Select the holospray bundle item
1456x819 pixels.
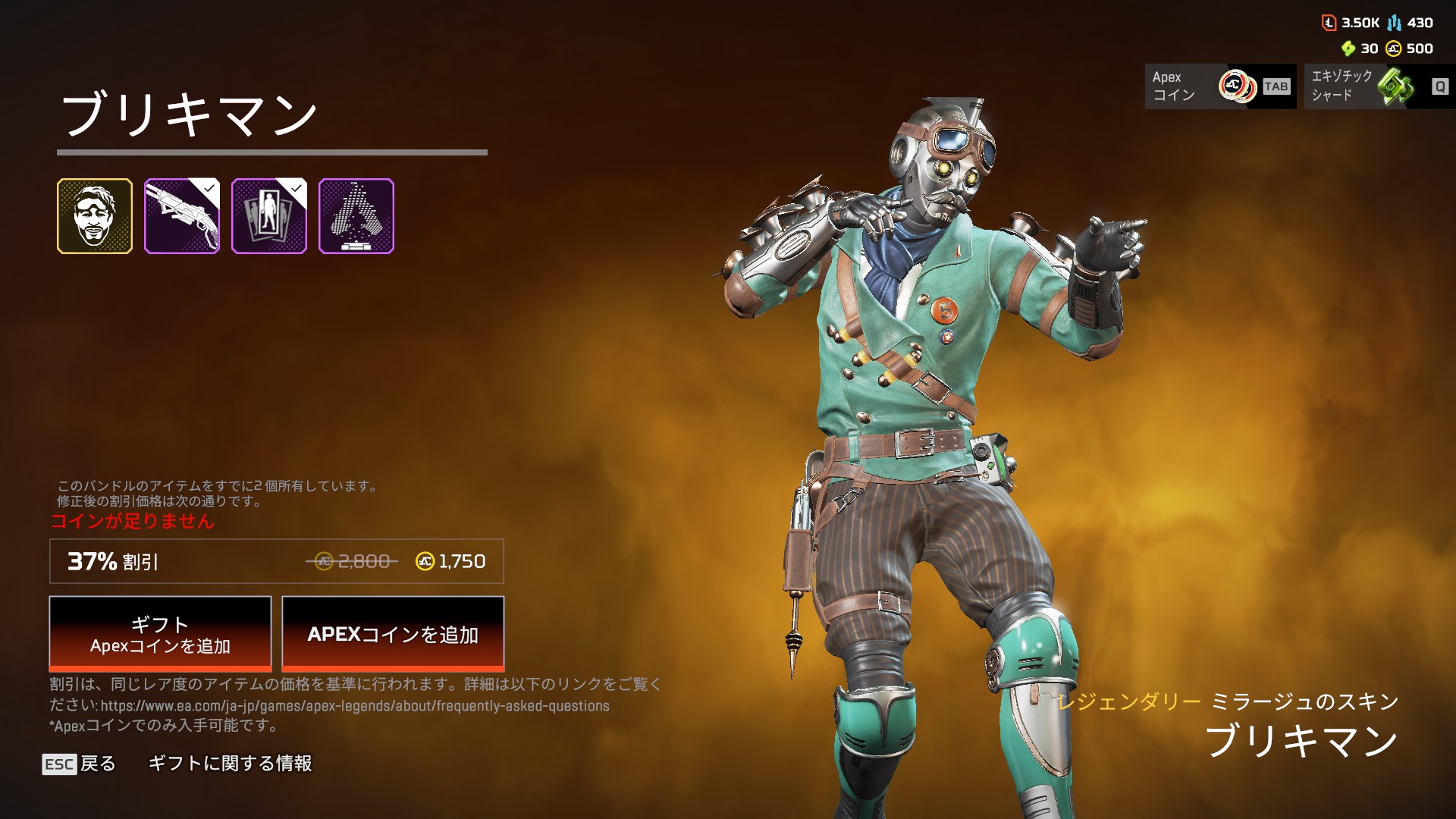[x=356, y=216]
